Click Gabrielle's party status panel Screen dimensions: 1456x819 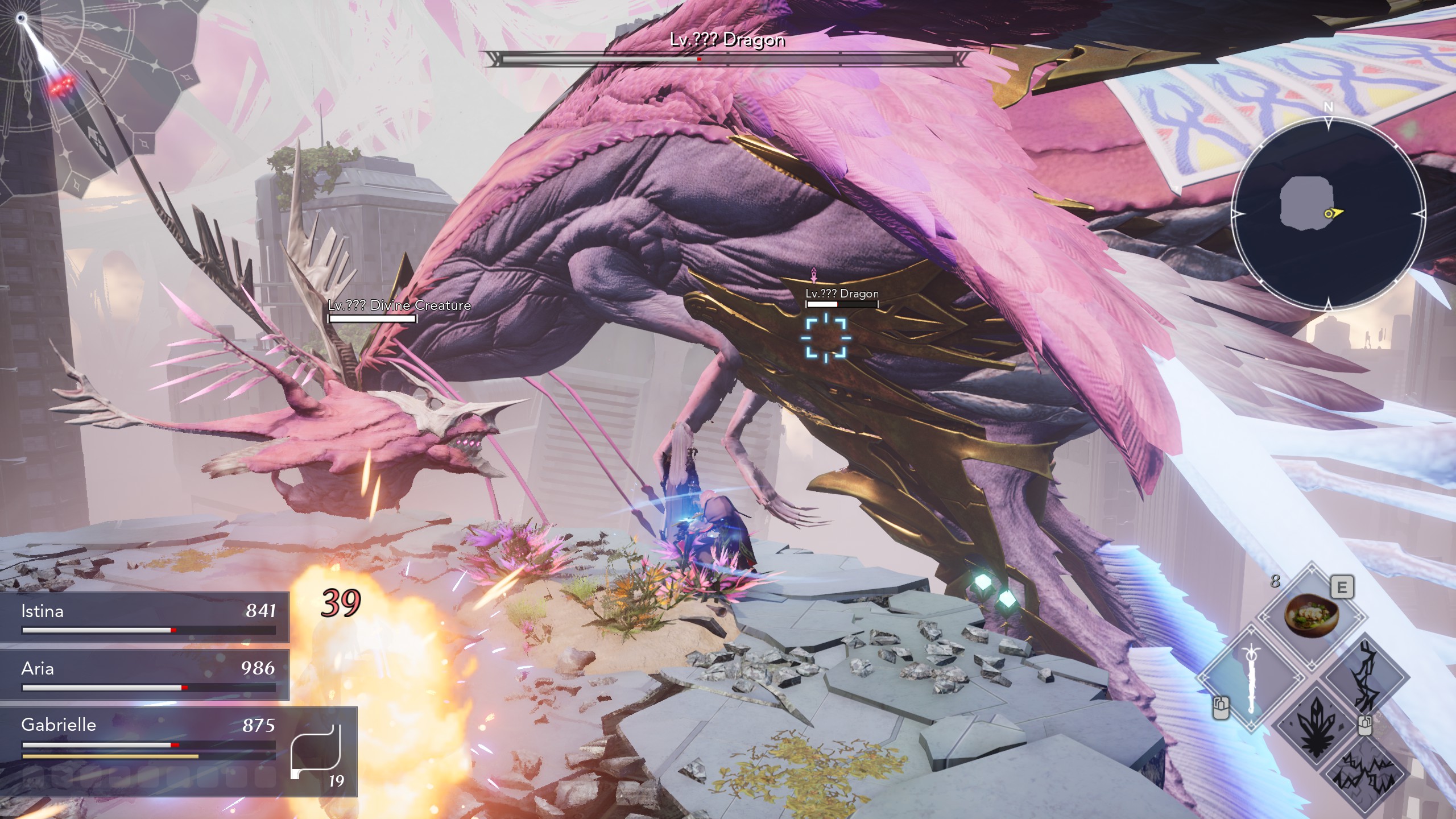144,739
